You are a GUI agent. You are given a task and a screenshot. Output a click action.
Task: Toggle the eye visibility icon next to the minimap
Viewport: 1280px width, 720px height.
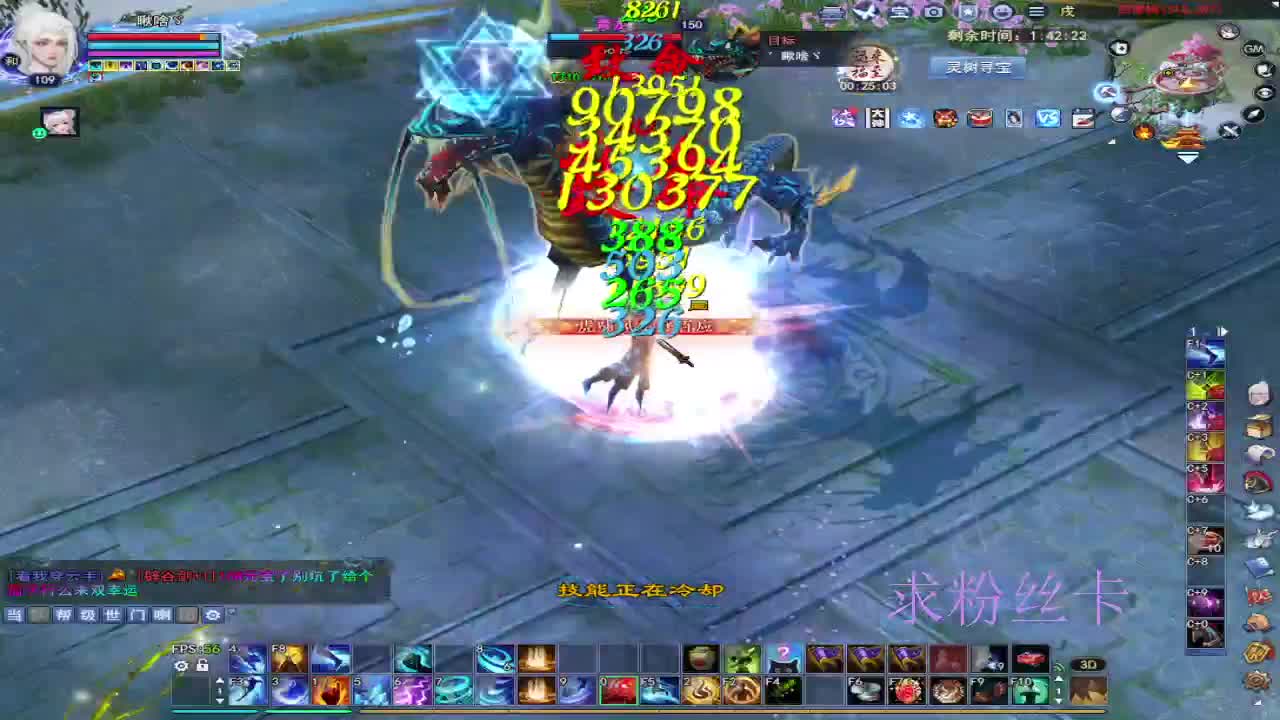(x=1265, y=93)
